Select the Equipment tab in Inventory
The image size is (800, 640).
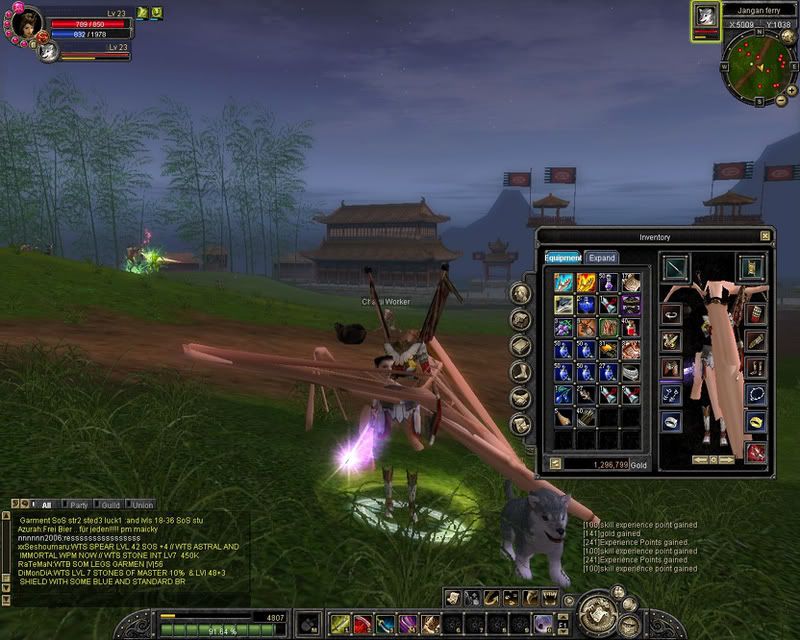point(563,257)
